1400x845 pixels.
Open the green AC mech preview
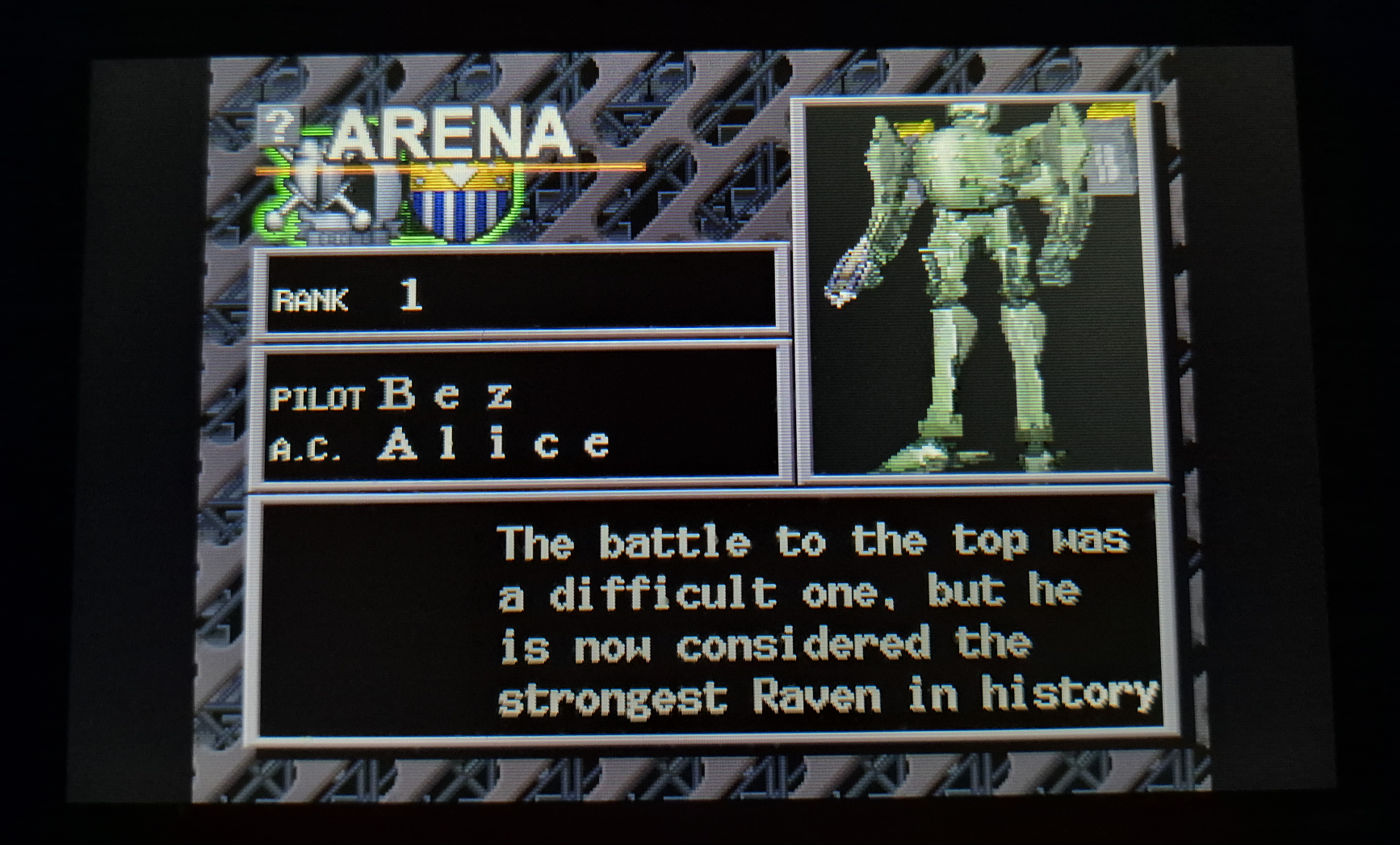click(x=979, y=288)
